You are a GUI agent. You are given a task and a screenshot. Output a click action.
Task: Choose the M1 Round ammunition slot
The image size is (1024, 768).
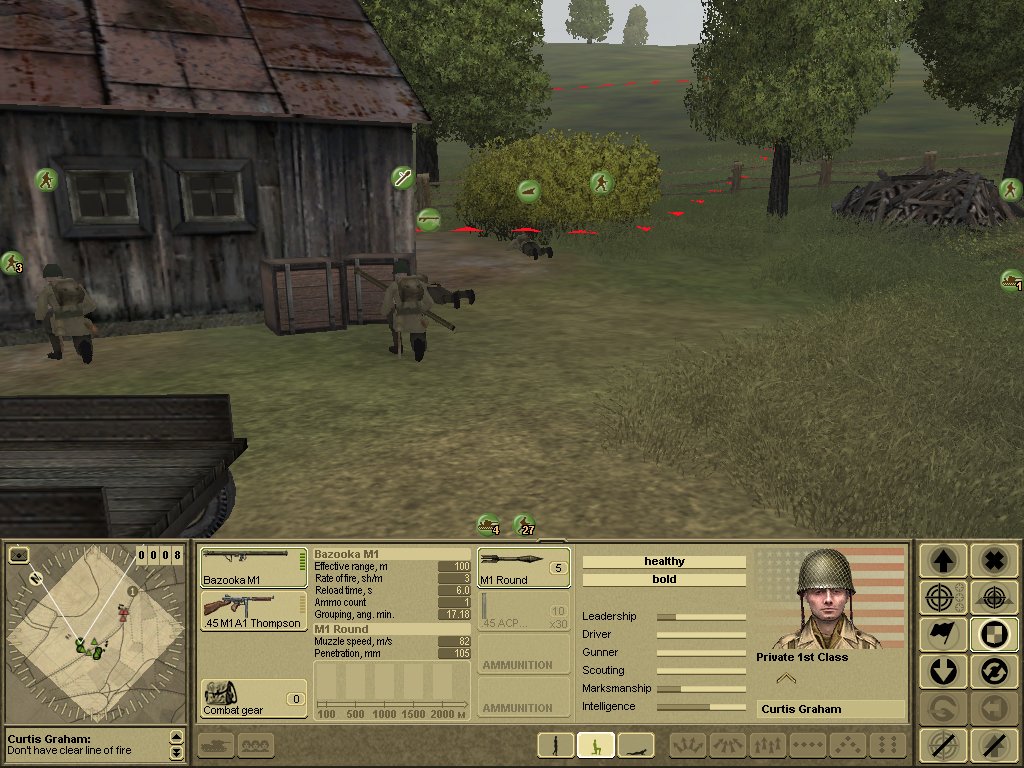523,567
